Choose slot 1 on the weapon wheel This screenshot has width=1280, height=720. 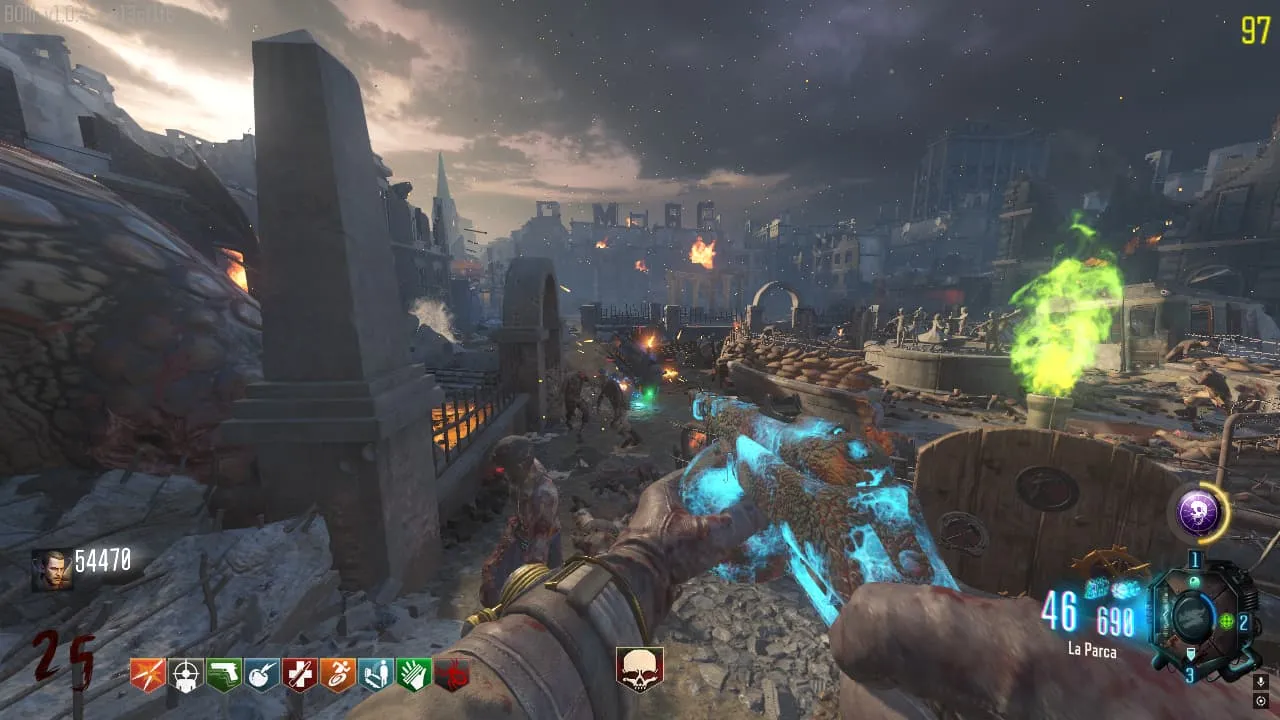point(1194,560)
